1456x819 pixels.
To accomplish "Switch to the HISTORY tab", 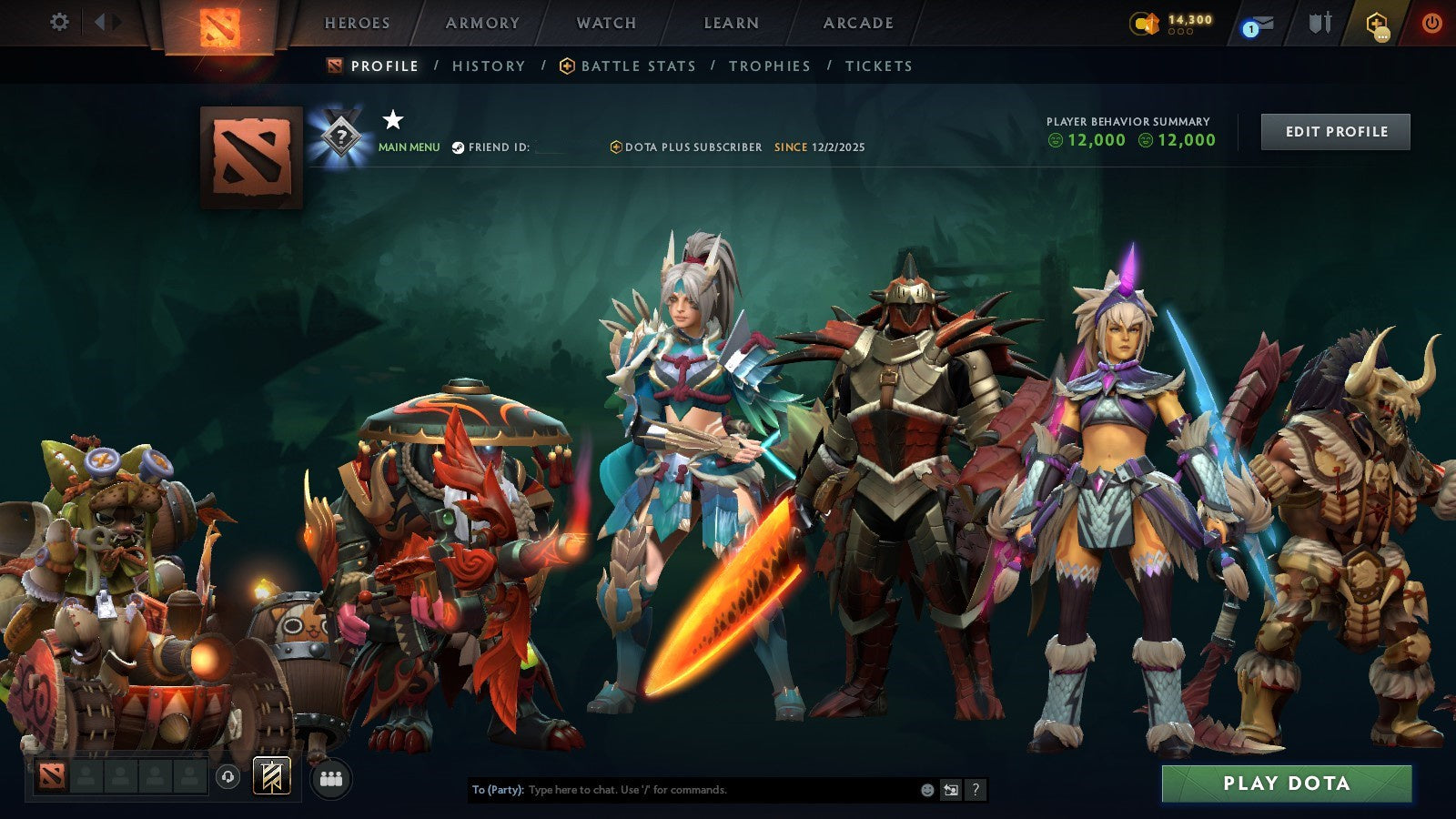I will pos(487,66).
